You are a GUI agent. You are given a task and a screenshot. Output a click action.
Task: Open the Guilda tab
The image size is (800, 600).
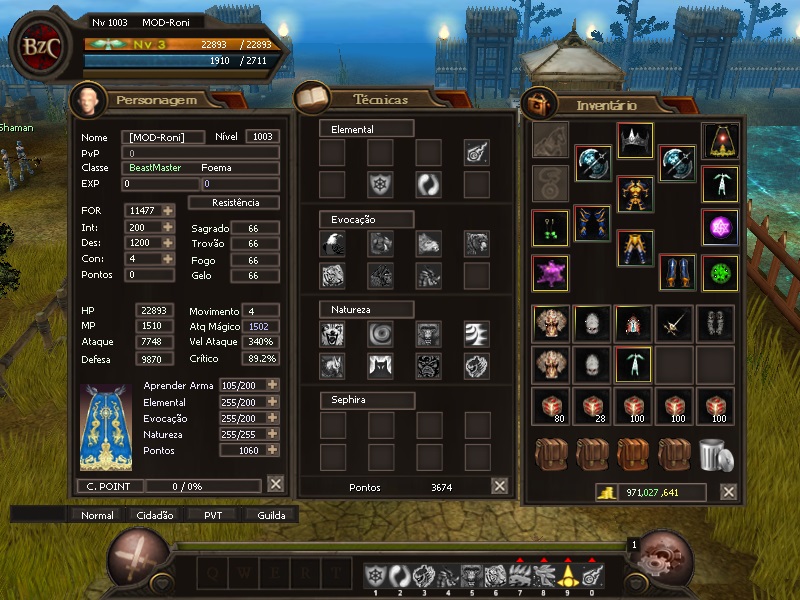[271, 516]
